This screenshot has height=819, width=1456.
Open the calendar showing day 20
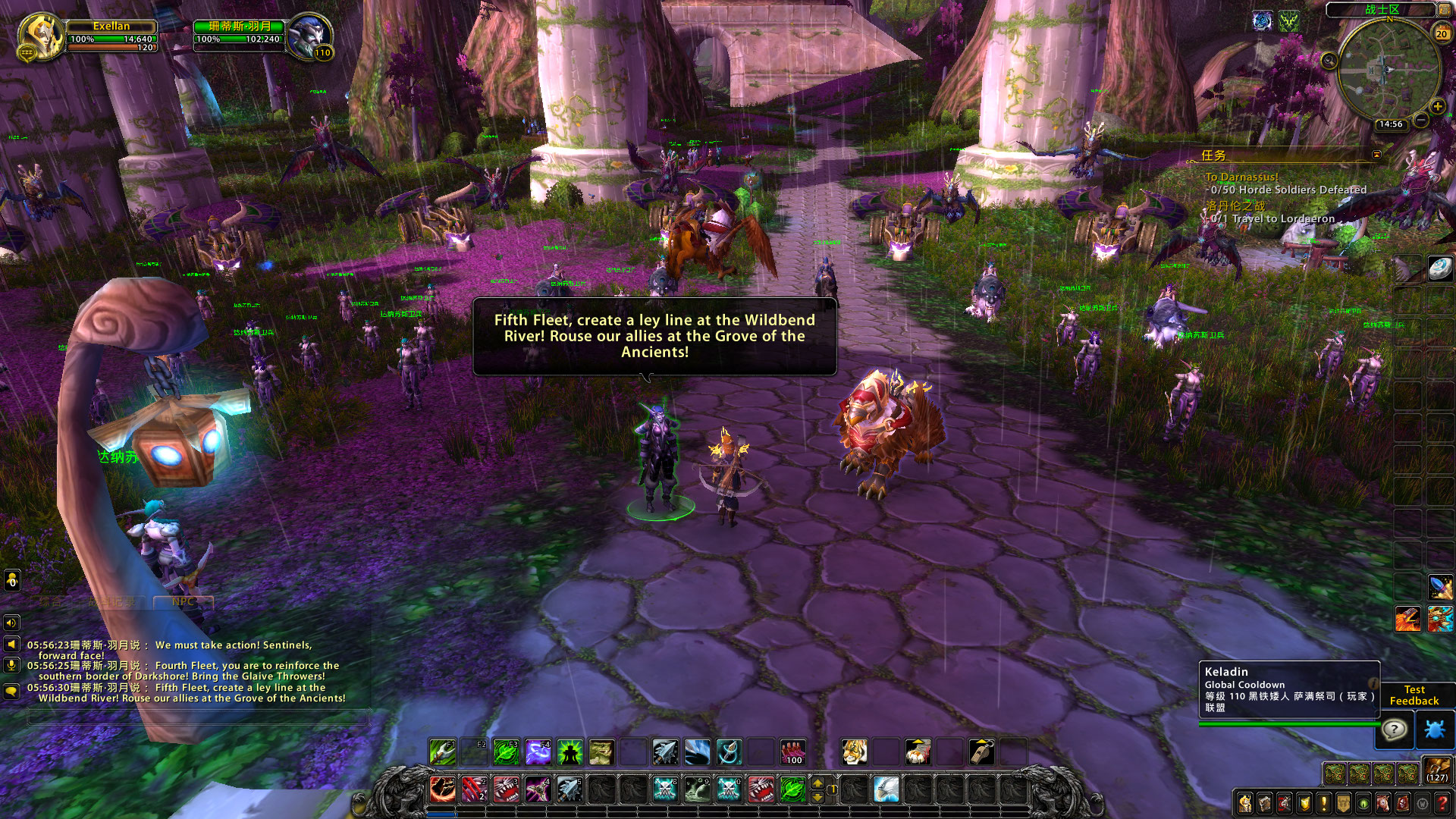pos(1442,33)
